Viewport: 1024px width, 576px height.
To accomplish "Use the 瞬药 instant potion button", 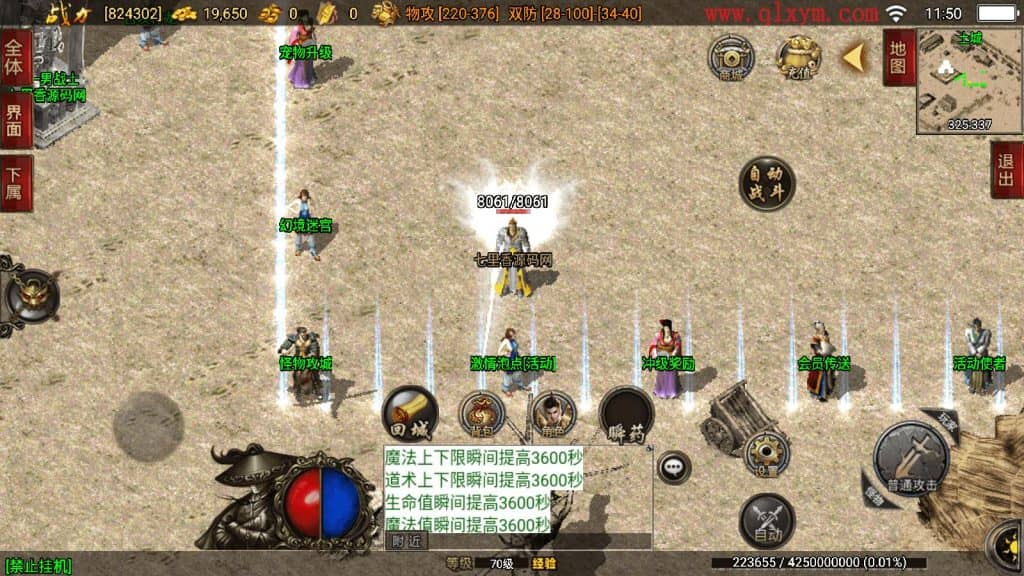I will 626,414.
